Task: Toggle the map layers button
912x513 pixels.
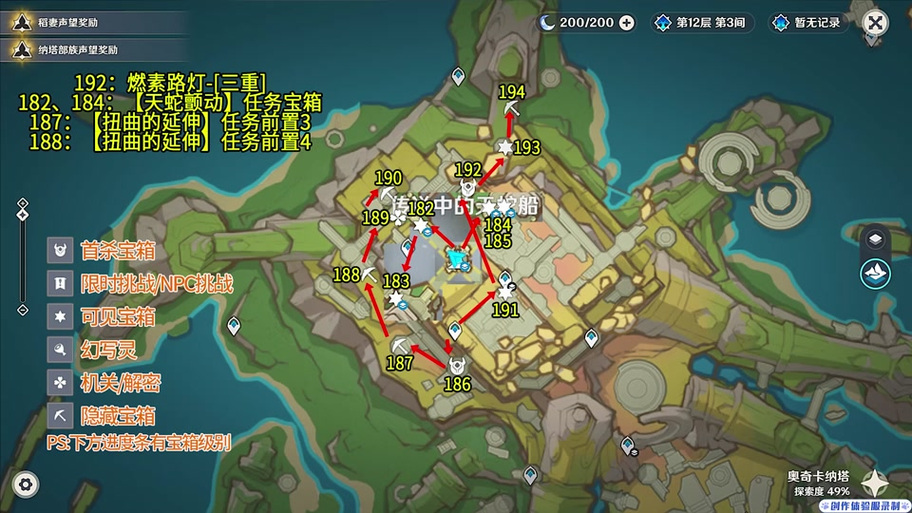Action: pyautogui.click(x=874, y=238)
